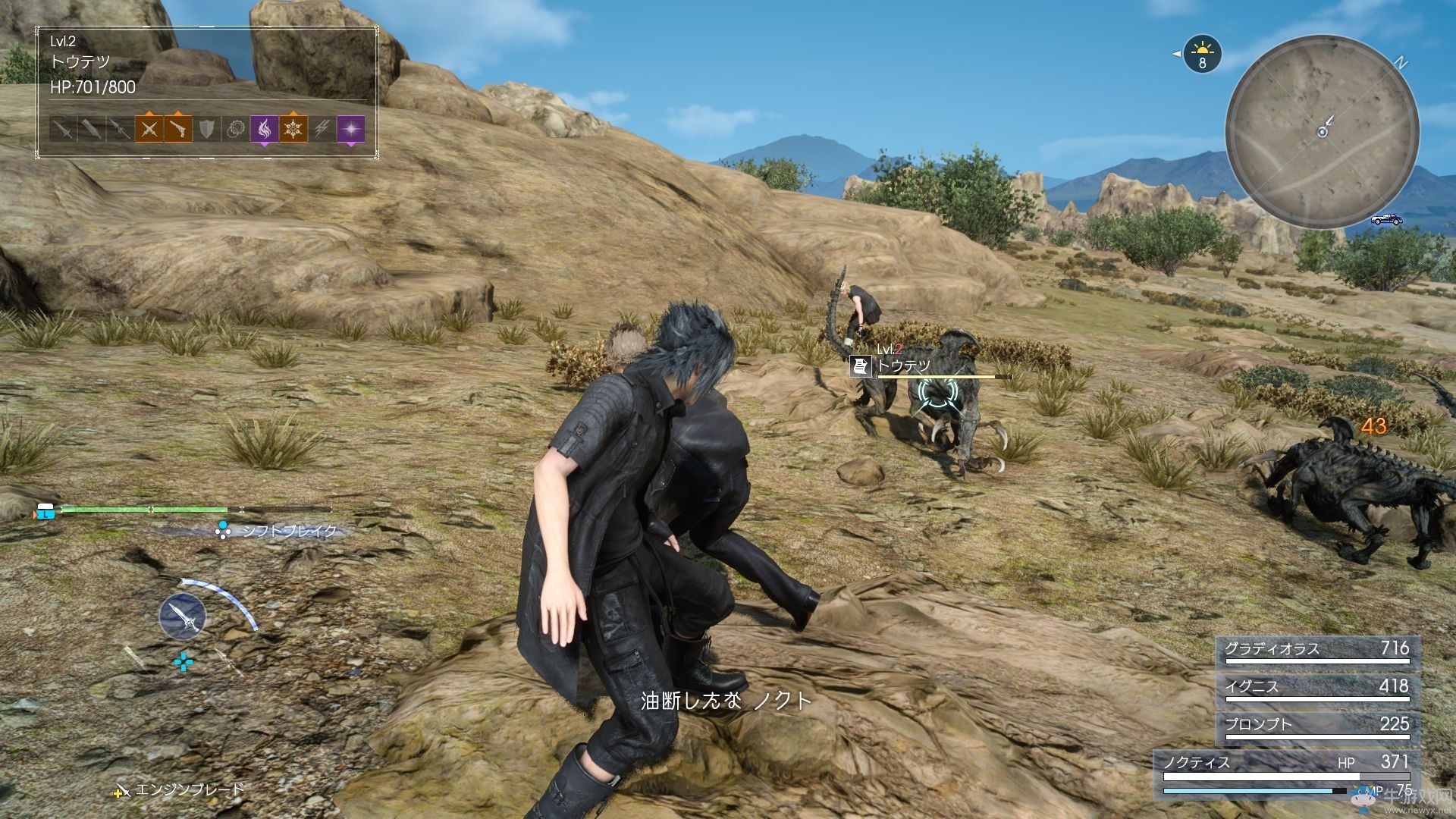Click the エンジンブレード weapon label

(190, 790)
